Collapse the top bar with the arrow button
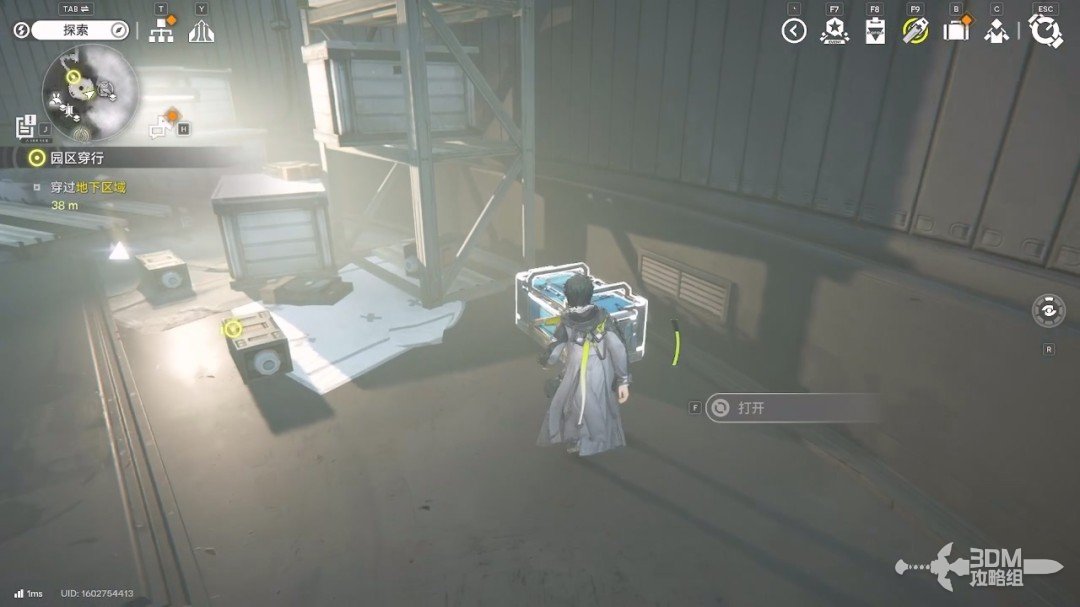Image resolution: width=1080 pixels, height=607 pixels. [x=794, y=31]
